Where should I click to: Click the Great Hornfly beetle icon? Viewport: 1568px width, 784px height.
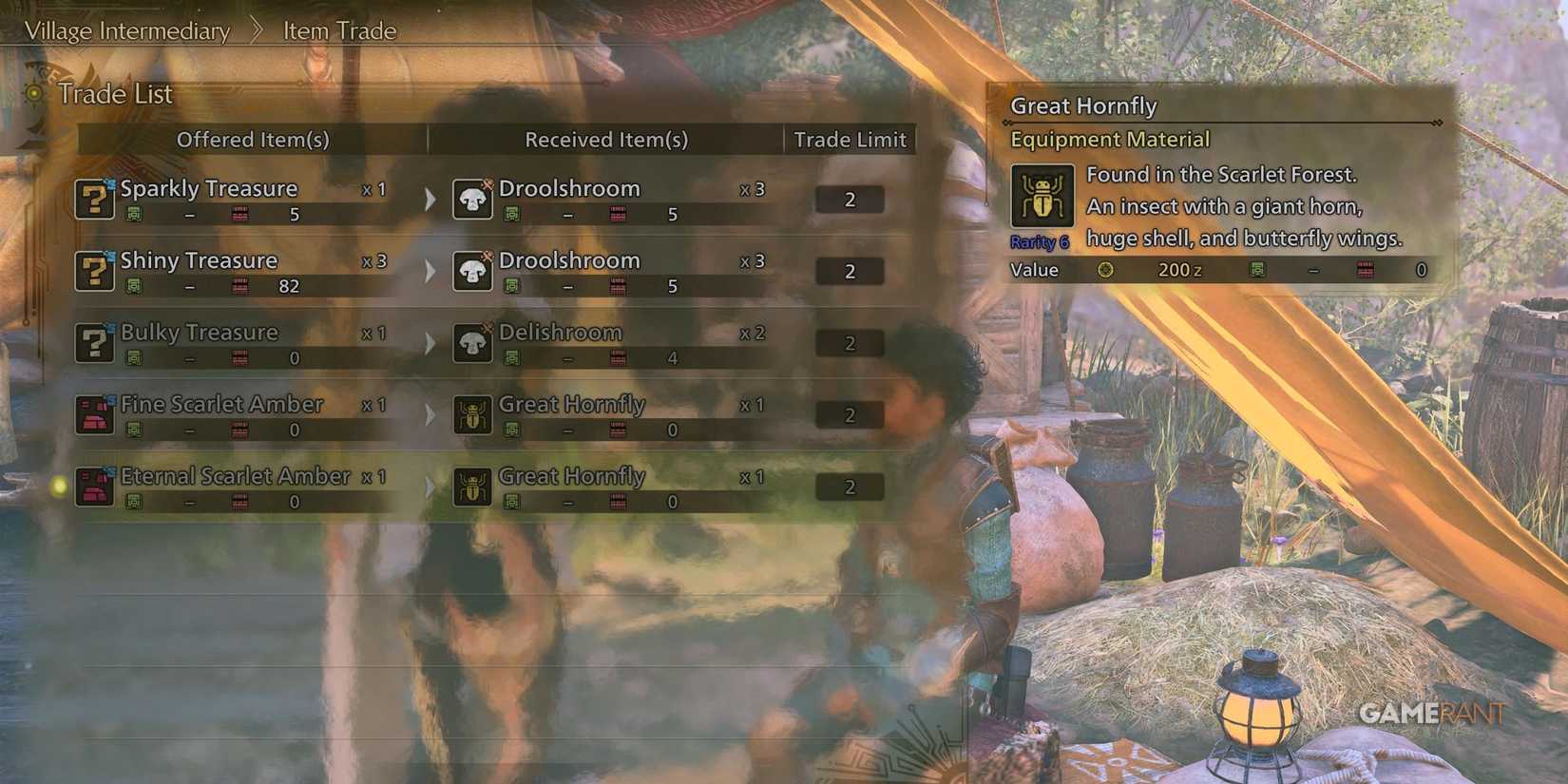[471, 415]
